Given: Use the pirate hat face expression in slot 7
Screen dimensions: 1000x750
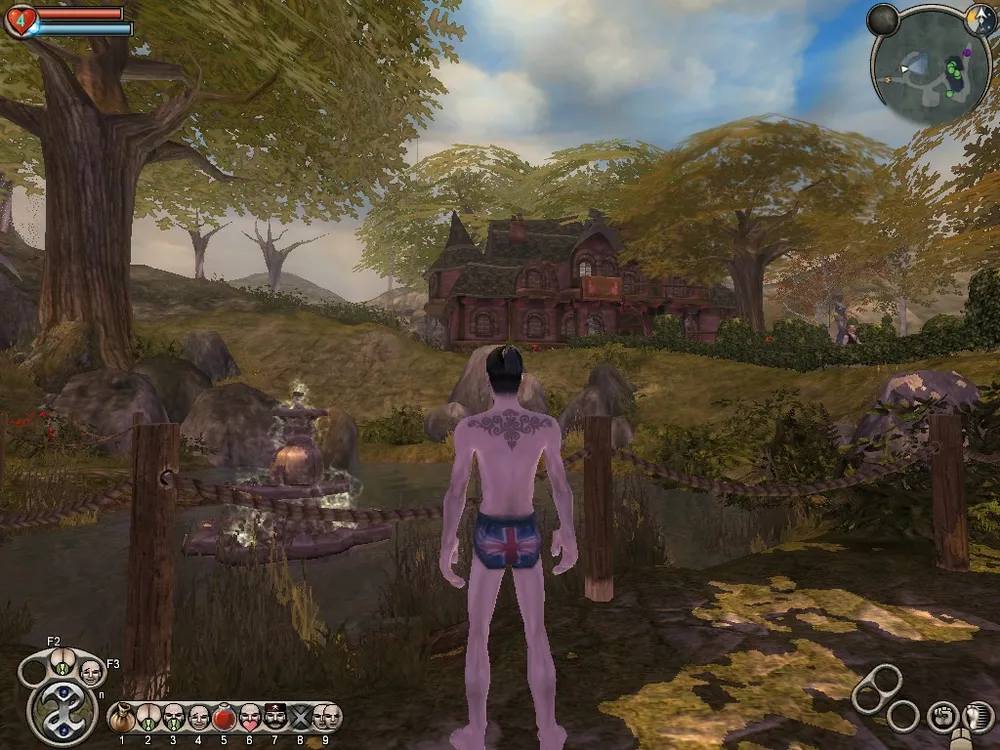Looking at the screenshot, I should coord(275,717).
